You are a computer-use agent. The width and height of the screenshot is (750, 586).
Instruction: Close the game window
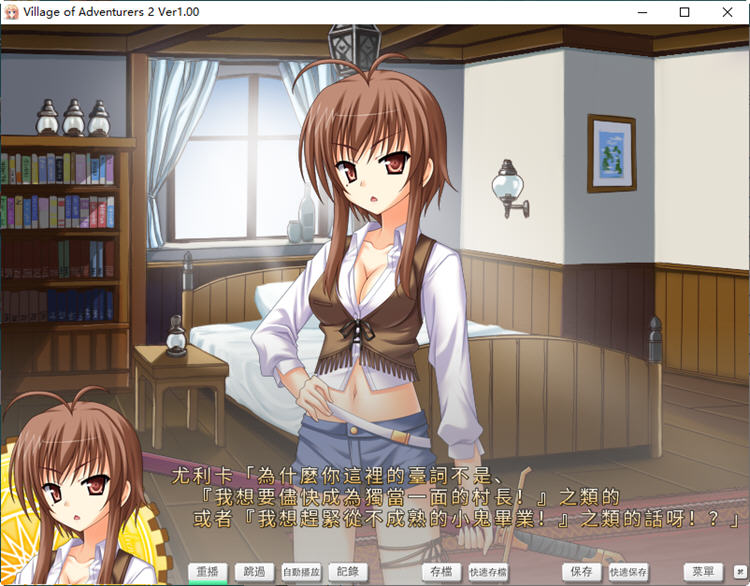(x=726, y=13)
